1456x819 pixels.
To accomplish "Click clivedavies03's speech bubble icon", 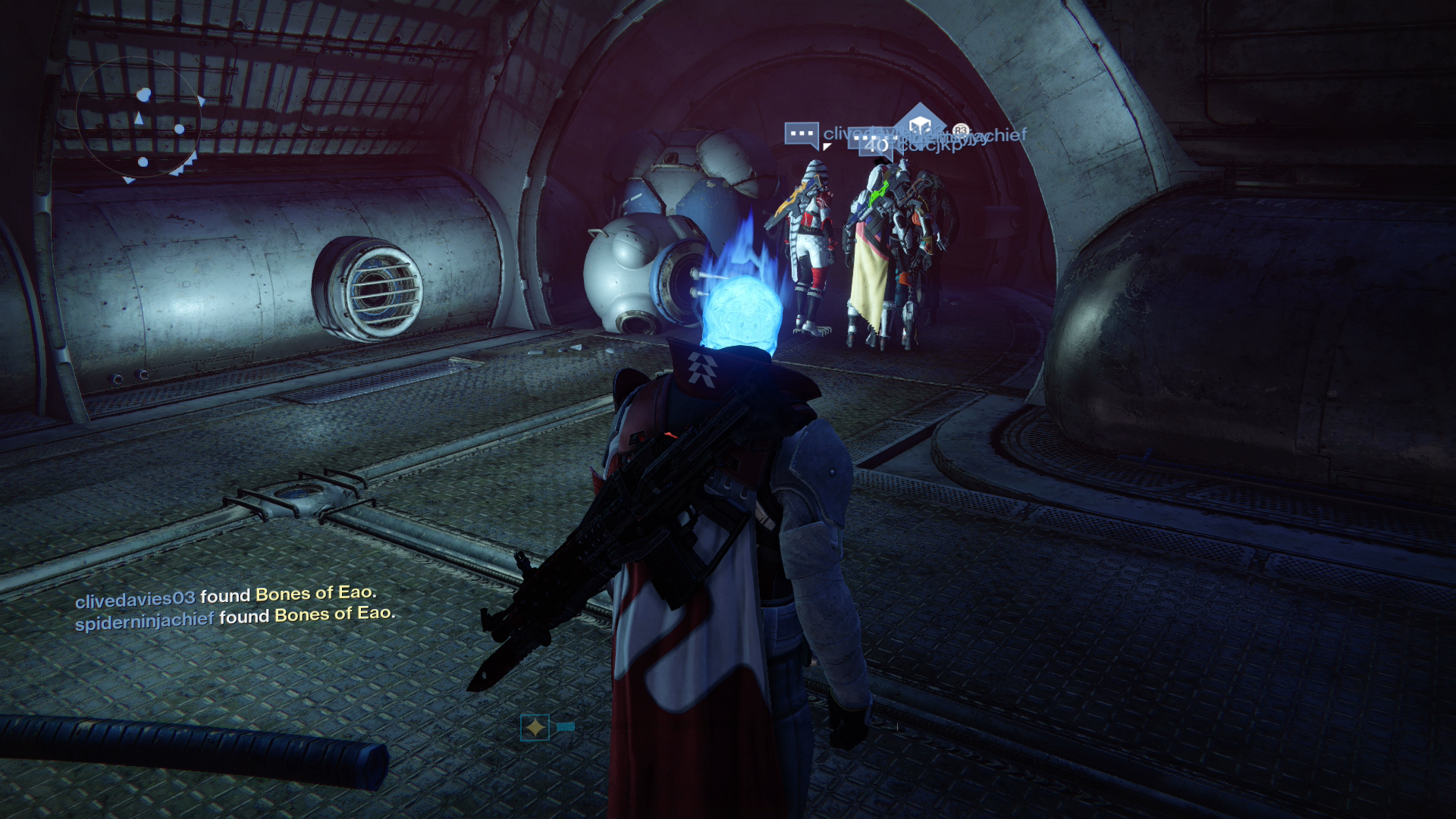I will [x=802, y=134].
